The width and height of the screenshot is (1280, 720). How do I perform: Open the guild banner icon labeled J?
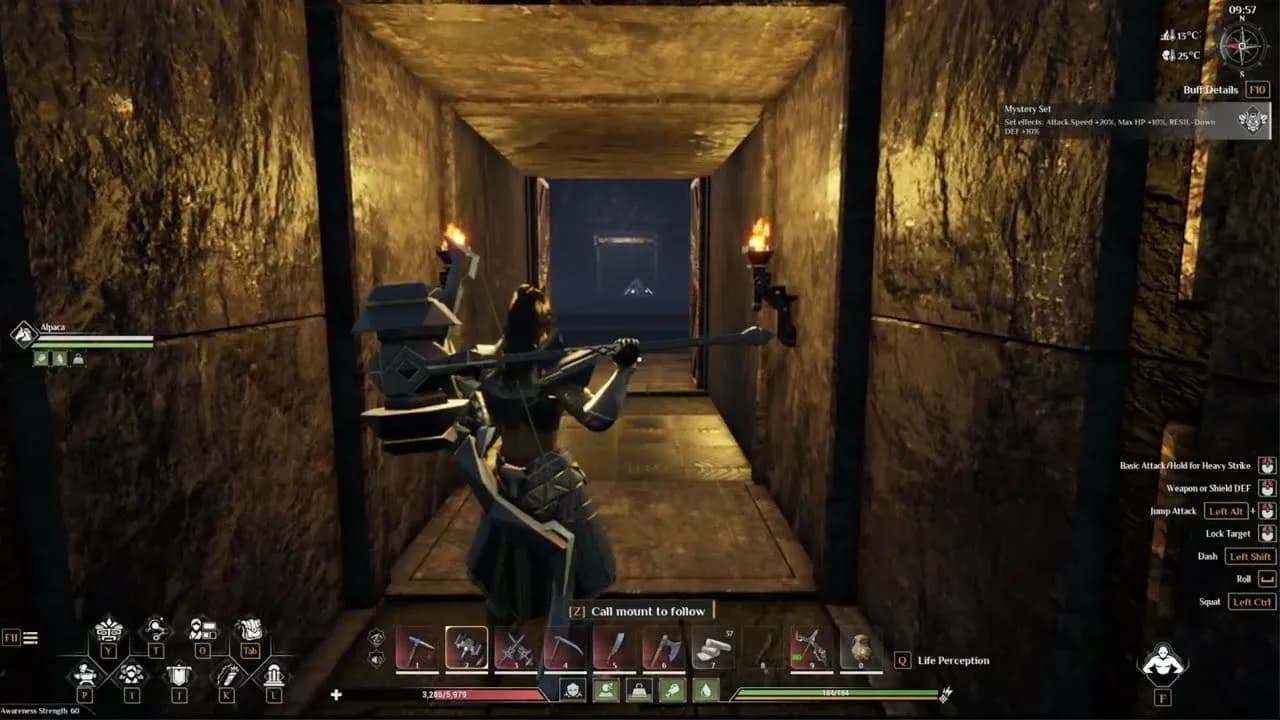(178, 675)
